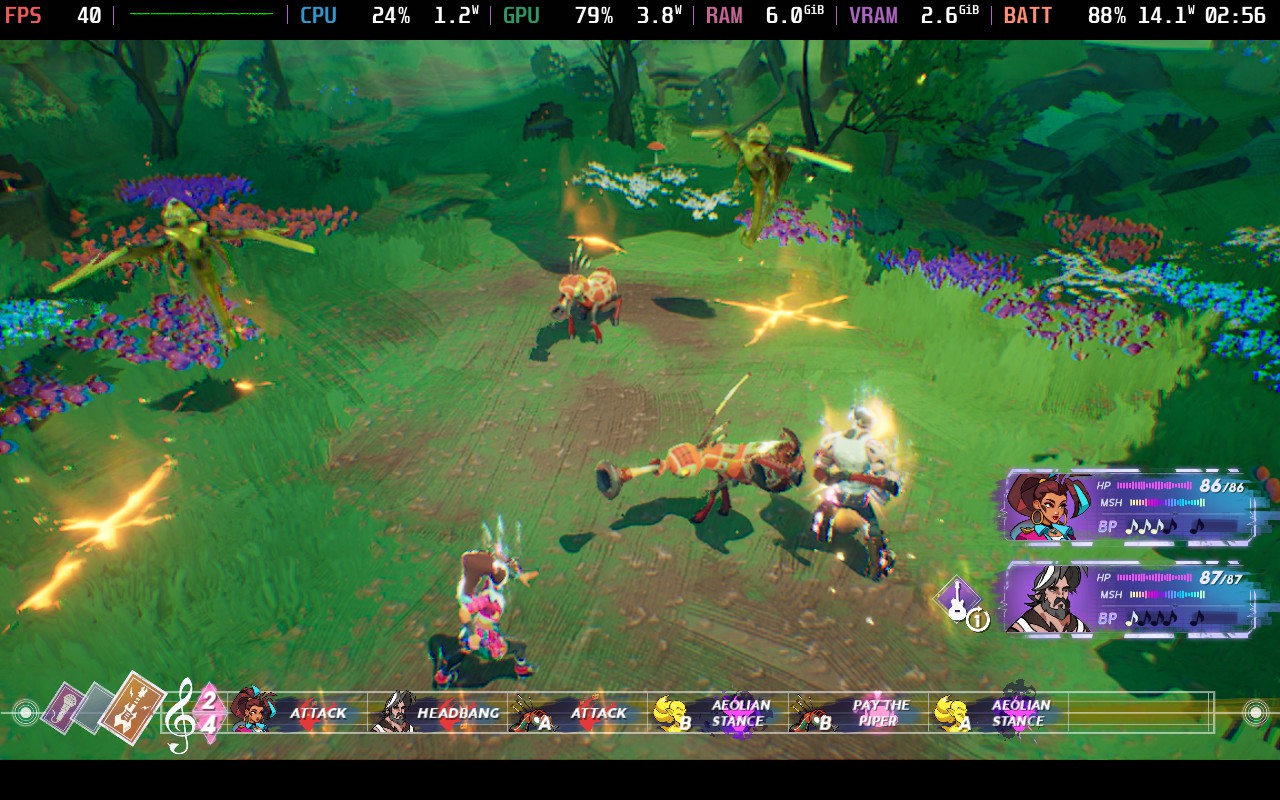This screenshot has width=1280, height=800.
Task: Select the ponytail heroine's party portrait
Action: click(1040, 507)
